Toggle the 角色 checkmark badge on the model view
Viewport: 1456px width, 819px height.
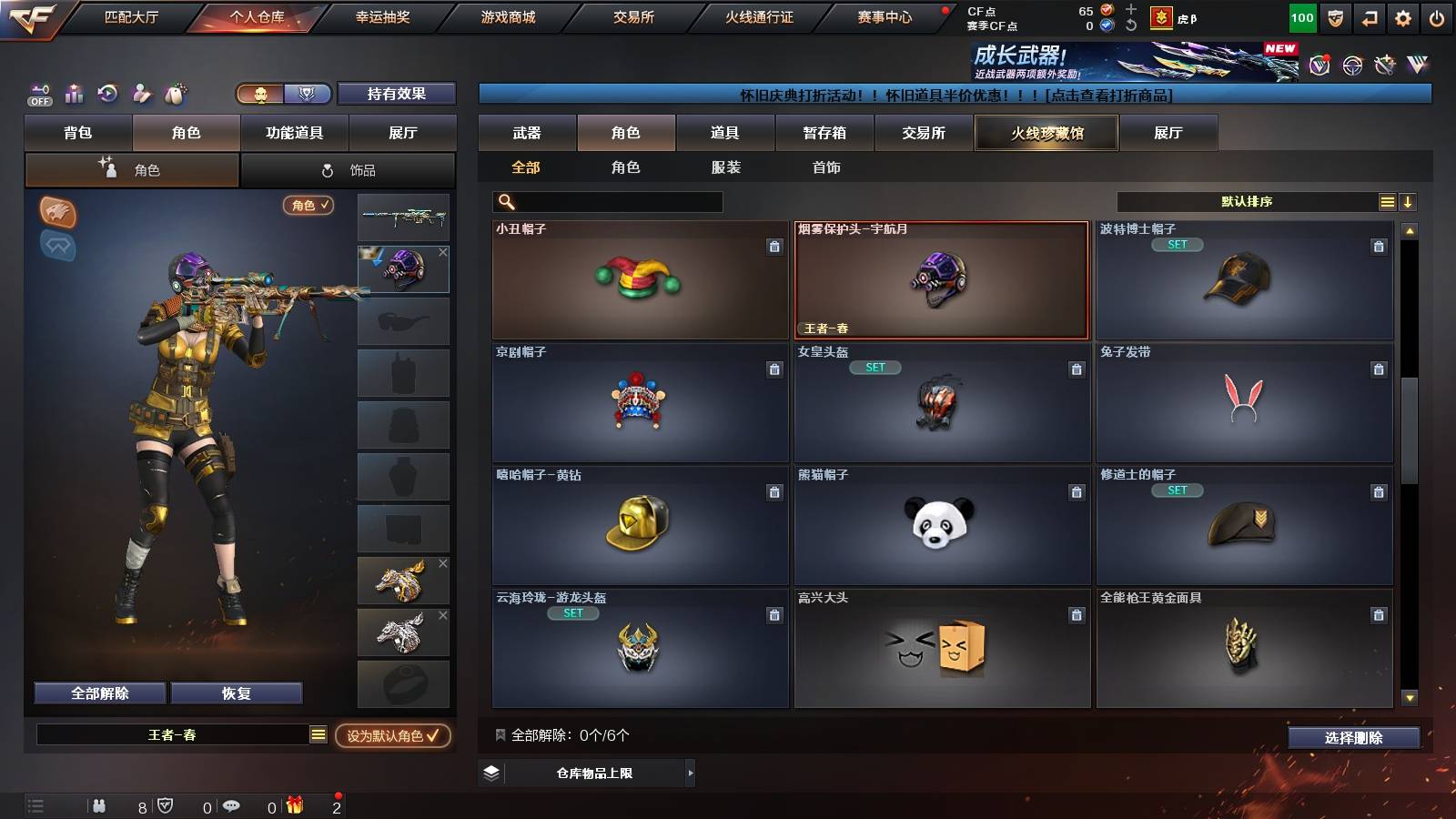point(308,207)
